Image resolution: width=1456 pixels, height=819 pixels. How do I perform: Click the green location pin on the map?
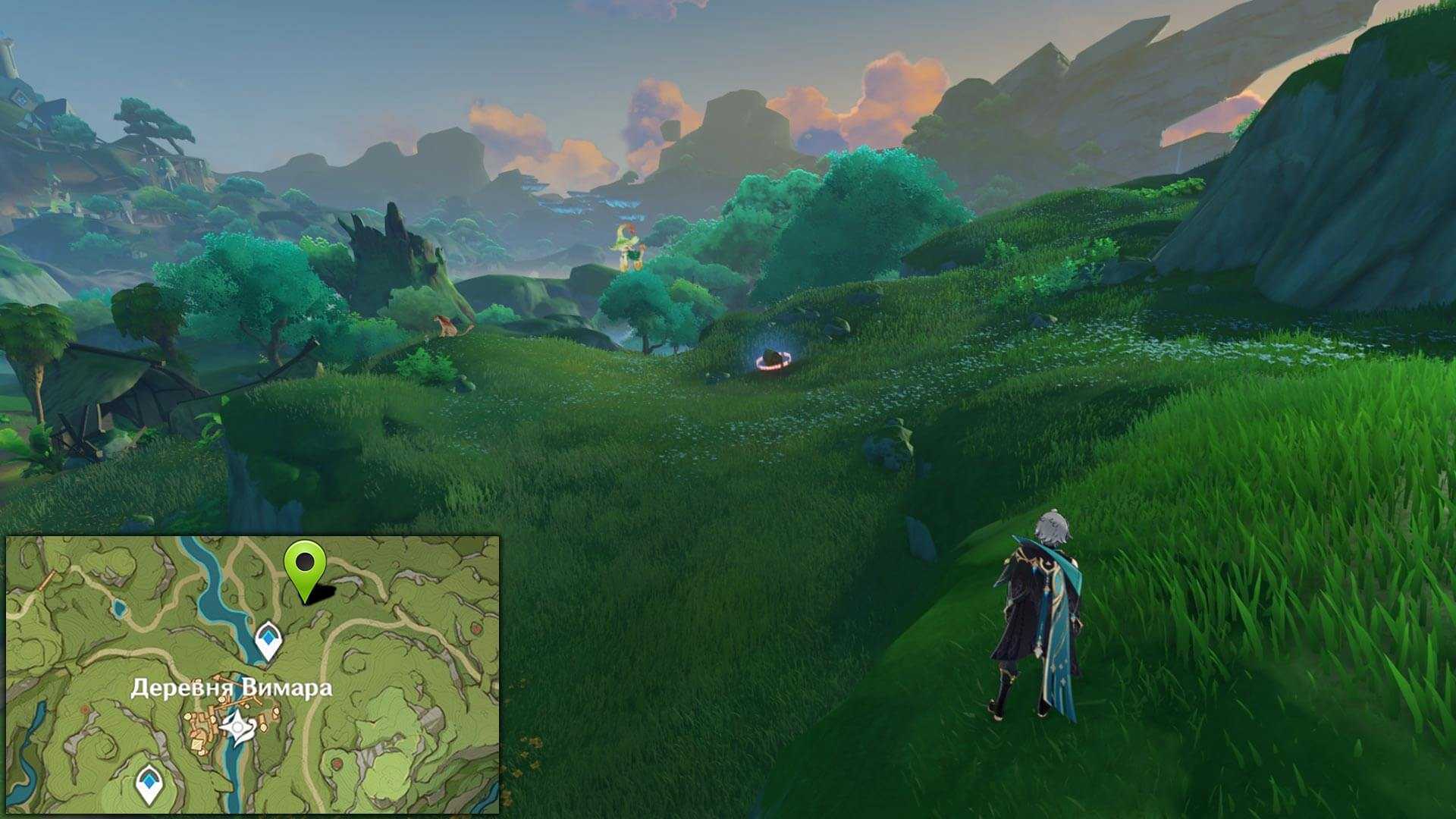(305, 566)
